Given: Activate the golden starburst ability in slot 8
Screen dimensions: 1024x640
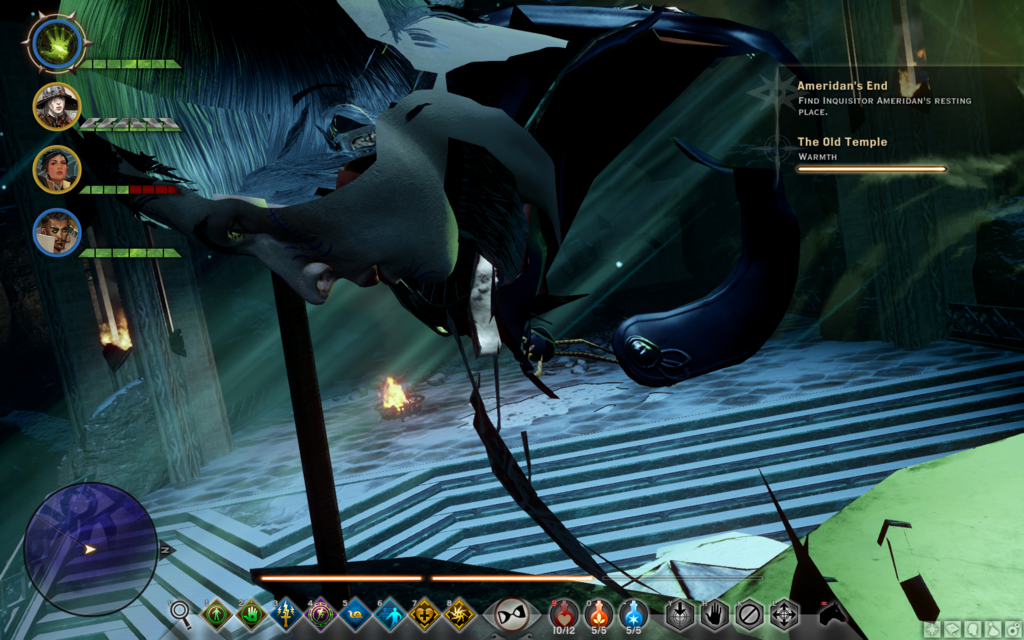Looking at the screenshot, I should click(x=459, y=613).
